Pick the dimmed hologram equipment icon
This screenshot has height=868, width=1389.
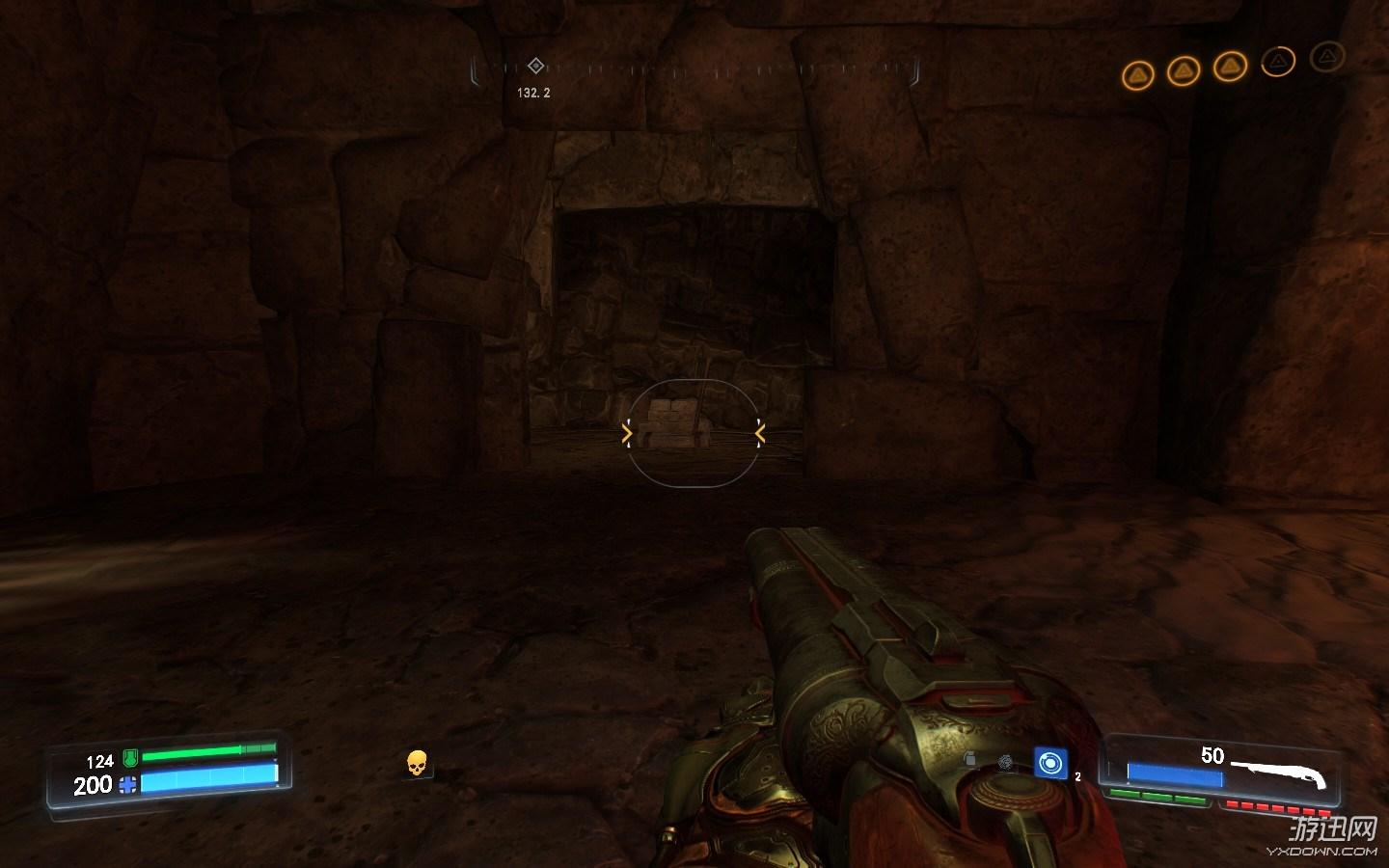(1006, 762)
